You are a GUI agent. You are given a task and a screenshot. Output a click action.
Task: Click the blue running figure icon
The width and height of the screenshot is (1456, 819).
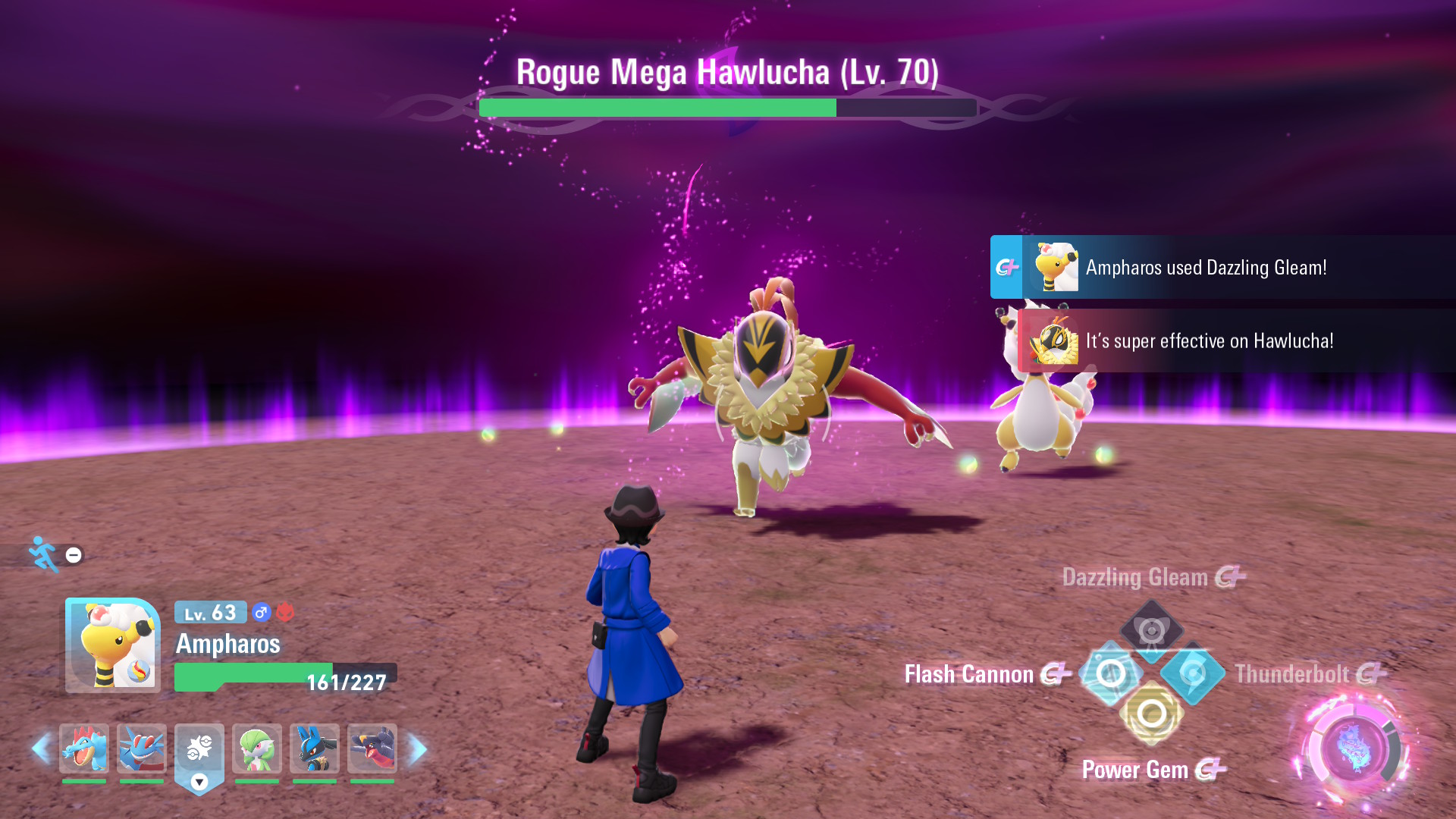coord(44,554)
